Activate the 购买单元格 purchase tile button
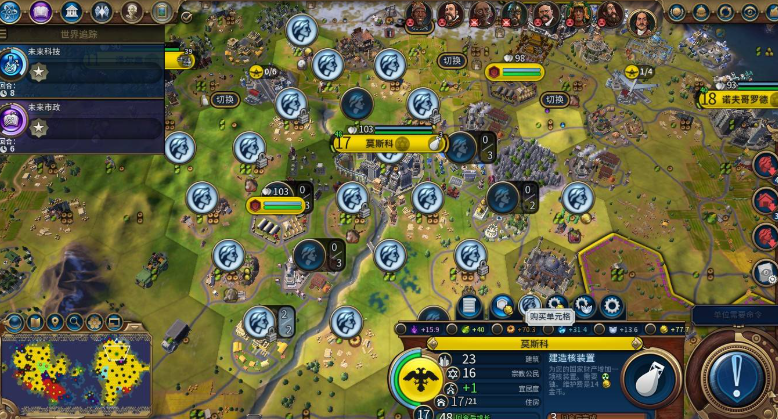The image size is (778, 419). [x=529, y=306]
